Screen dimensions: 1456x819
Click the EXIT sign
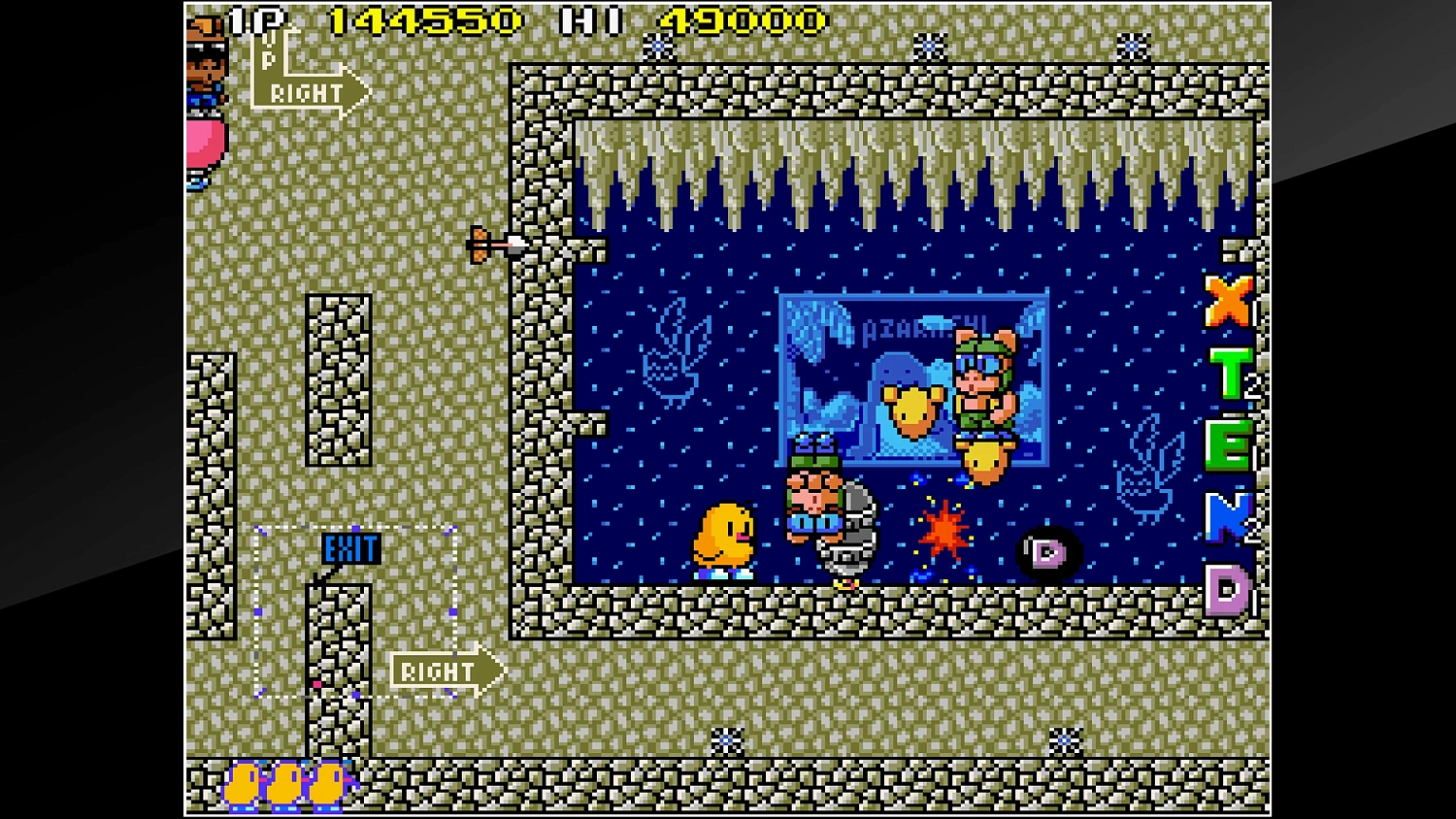pos(351,548)
